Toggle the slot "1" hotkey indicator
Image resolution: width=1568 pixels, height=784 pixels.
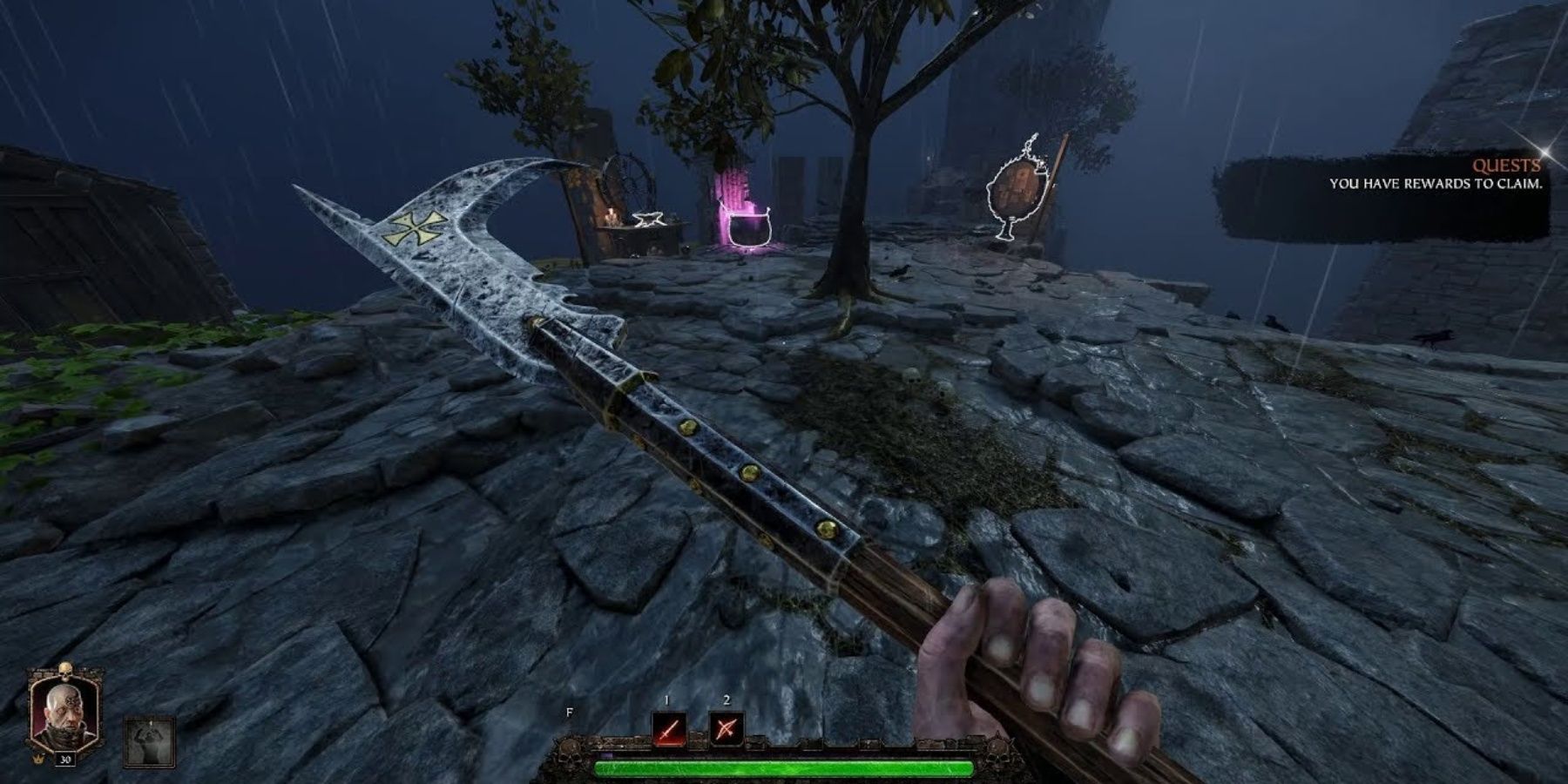coord(666,700)
